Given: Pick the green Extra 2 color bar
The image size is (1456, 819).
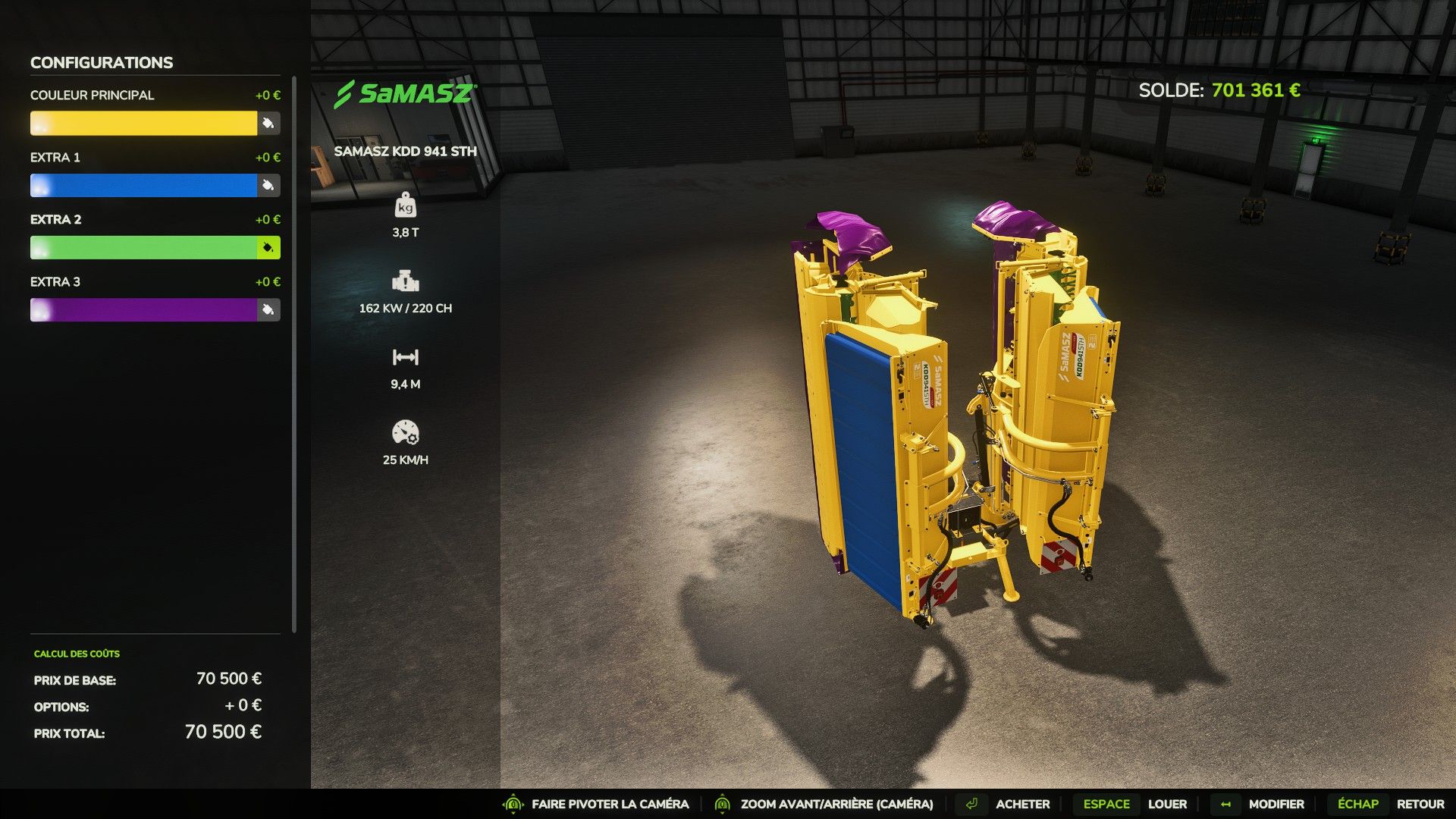Looking at the screenshot, I should 143,247.
